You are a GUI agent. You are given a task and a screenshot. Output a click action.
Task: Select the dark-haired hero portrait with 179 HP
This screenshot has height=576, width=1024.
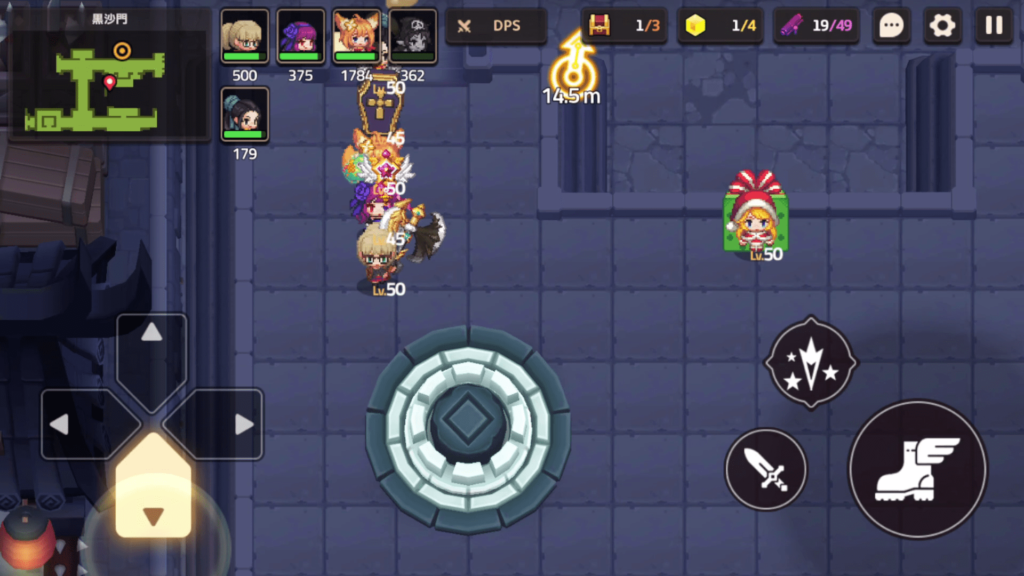244,115
